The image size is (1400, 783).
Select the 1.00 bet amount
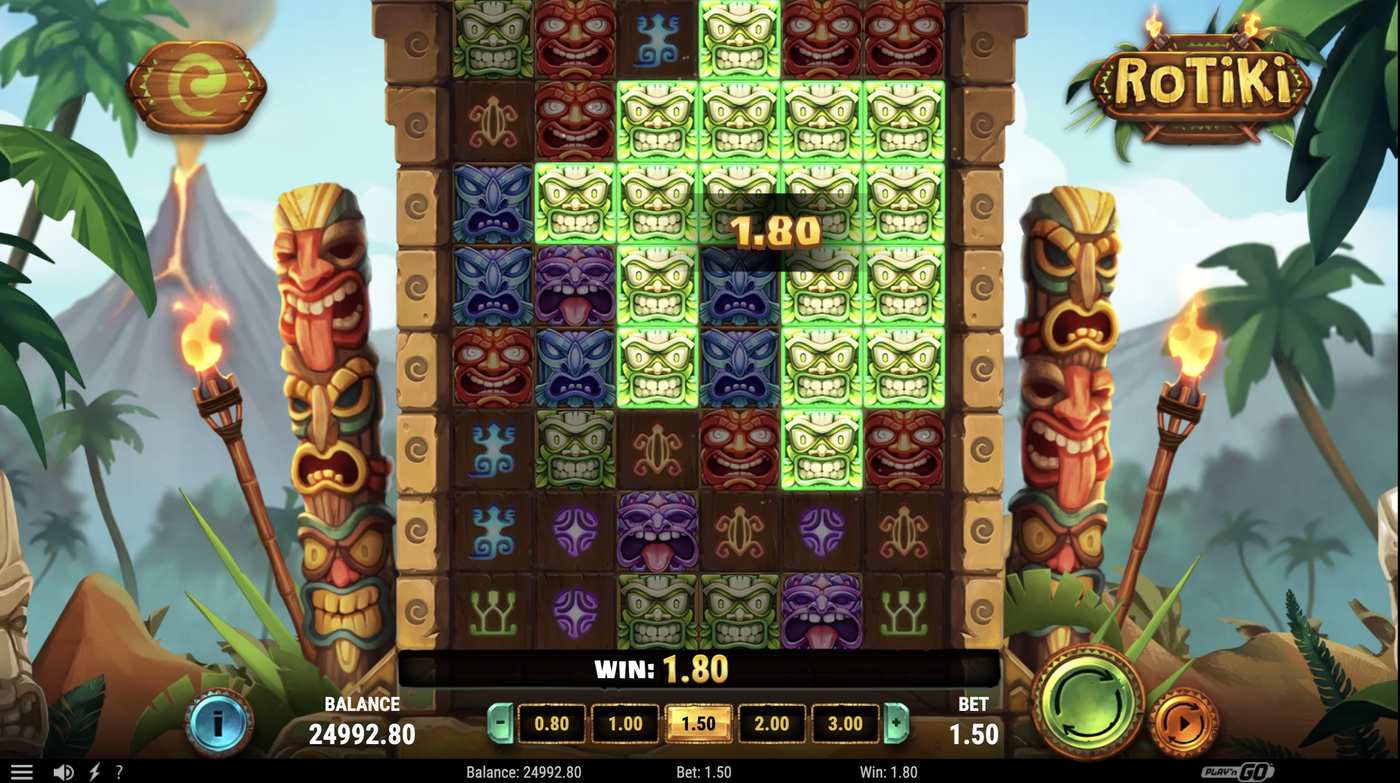coord(624,723)
